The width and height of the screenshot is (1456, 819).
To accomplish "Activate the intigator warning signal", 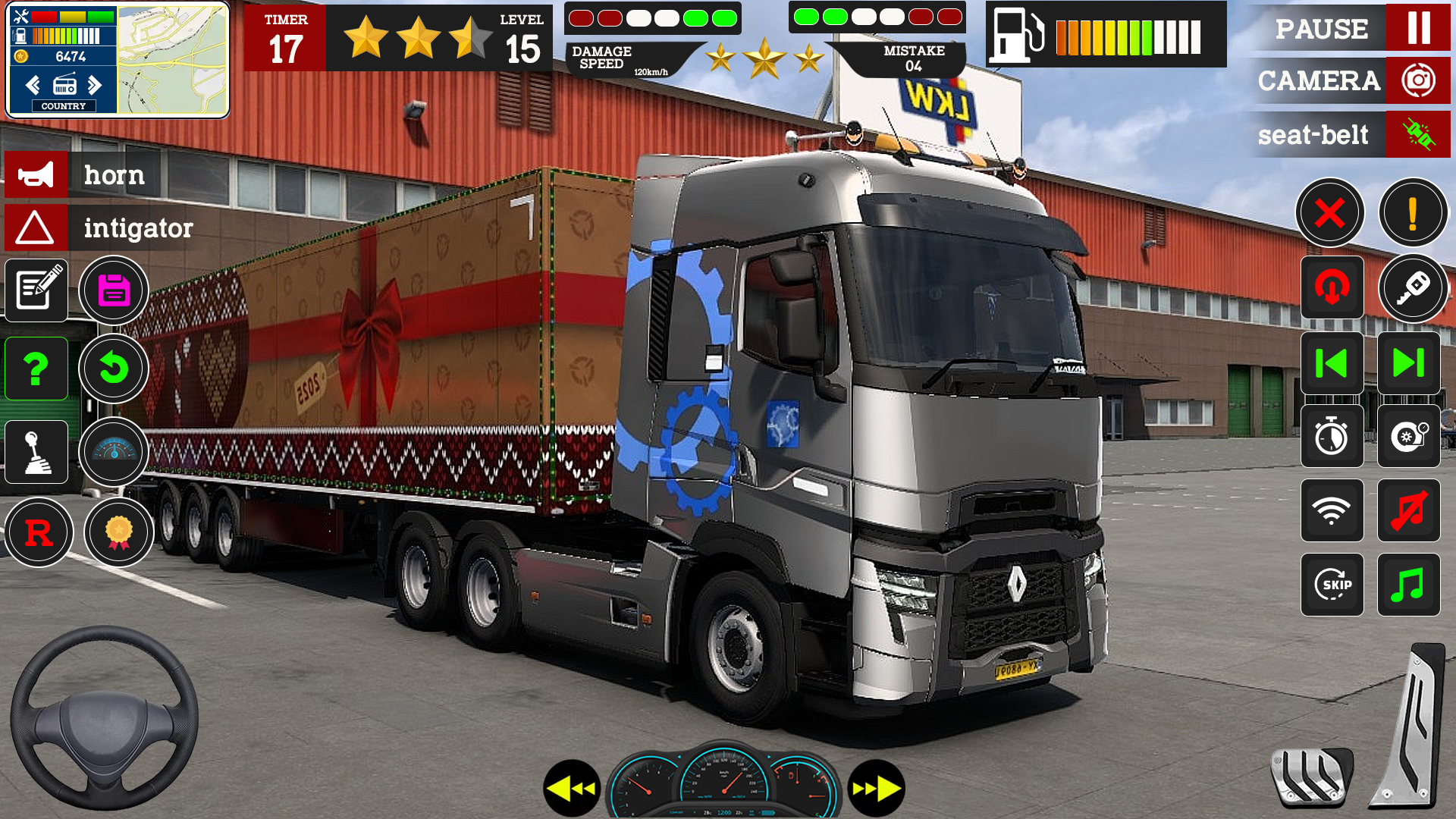I will [x=36, y=228].
